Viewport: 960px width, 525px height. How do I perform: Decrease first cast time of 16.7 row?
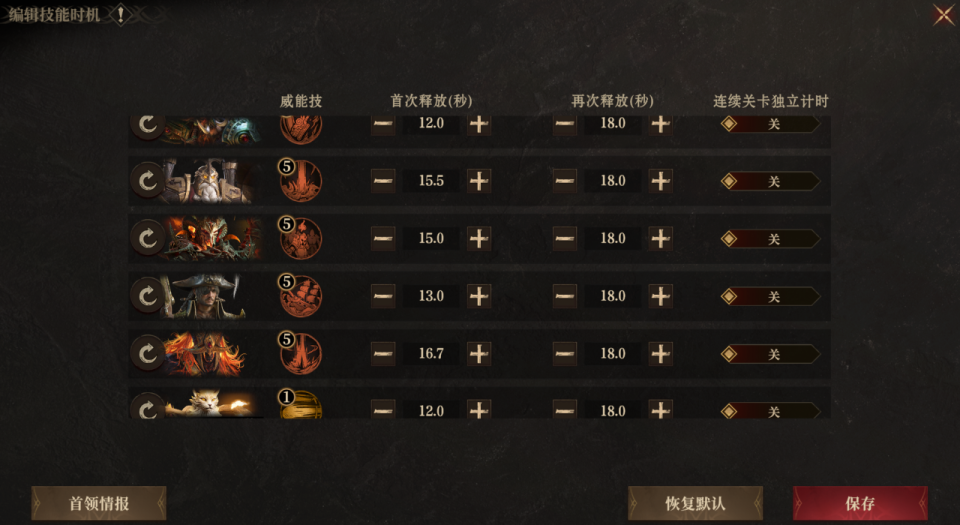(x=383, y=354)
